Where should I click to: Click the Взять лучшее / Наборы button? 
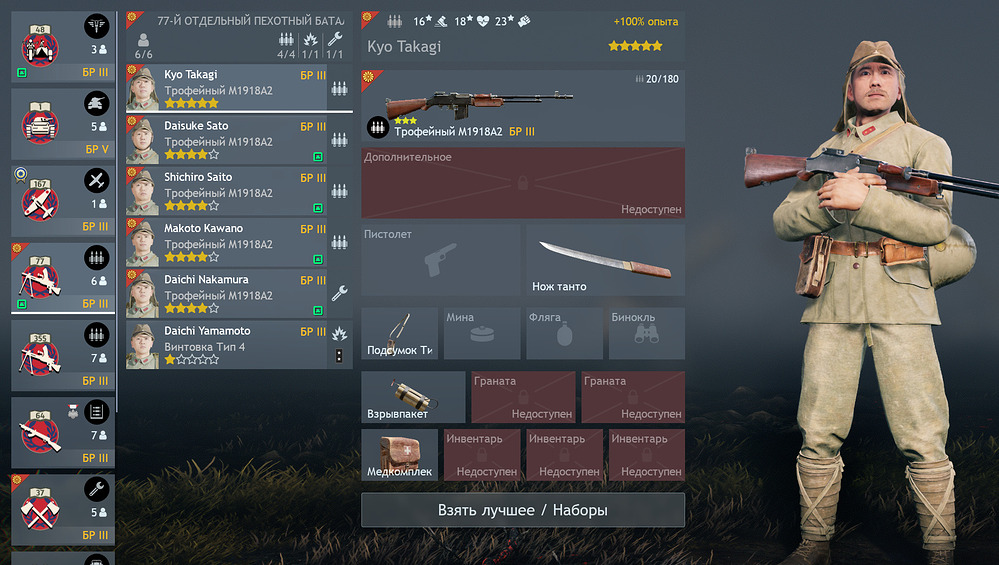tap(523, 510)
